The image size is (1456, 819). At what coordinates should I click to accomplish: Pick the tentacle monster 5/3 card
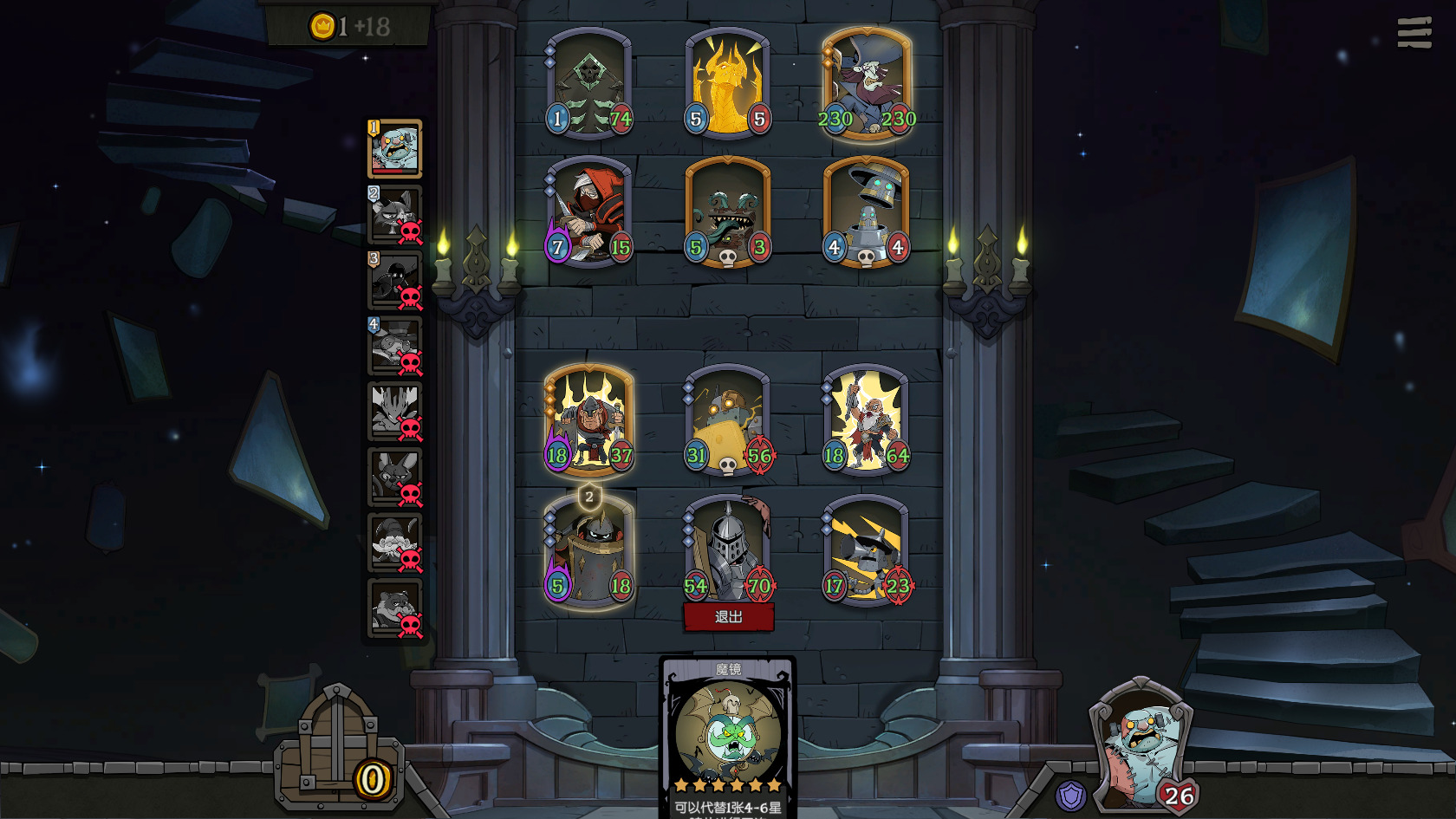pos(728,212)
